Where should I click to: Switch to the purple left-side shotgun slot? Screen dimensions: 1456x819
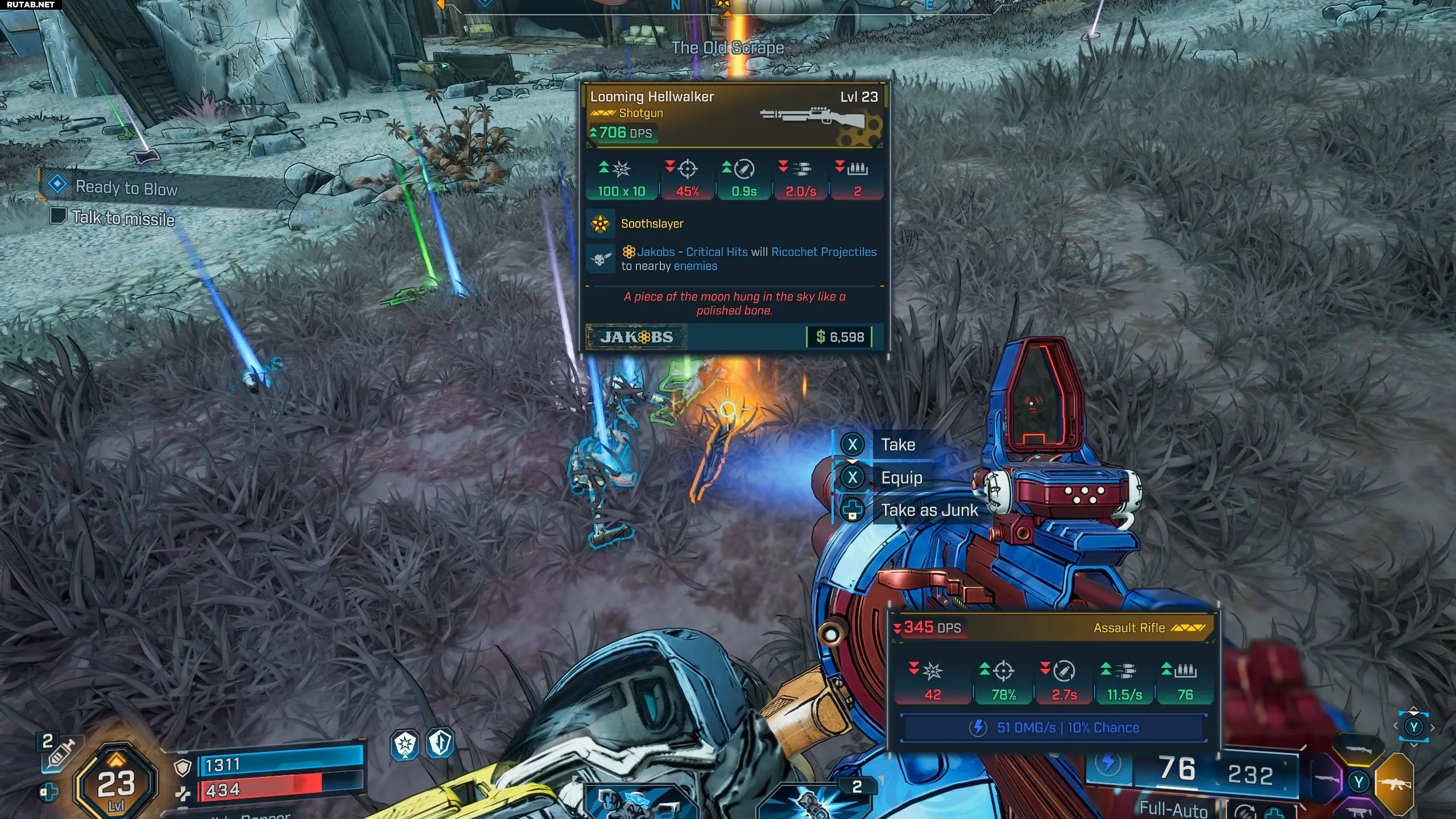tap(1326, 779)
